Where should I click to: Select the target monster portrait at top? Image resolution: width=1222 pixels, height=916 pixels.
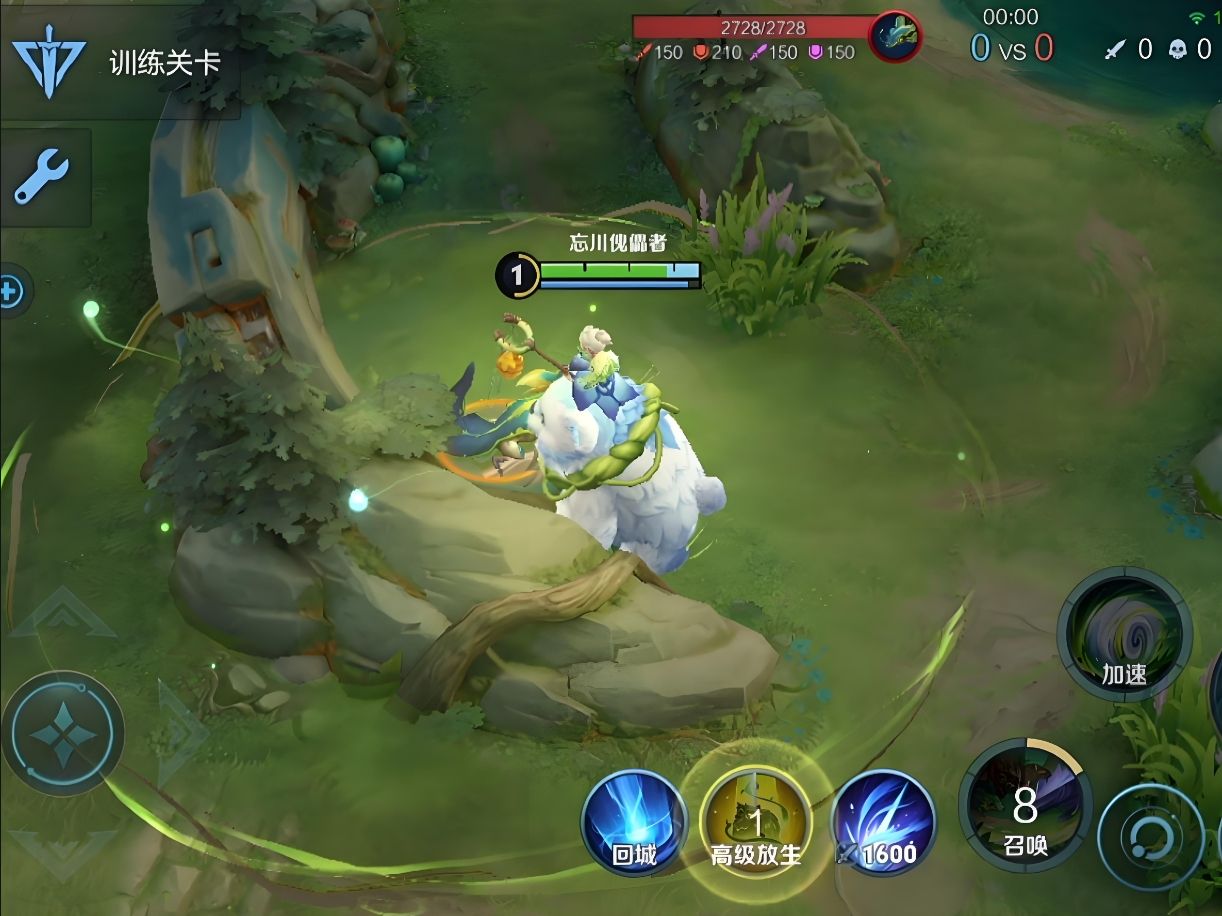pyautogui.click(x=895, y=38)
